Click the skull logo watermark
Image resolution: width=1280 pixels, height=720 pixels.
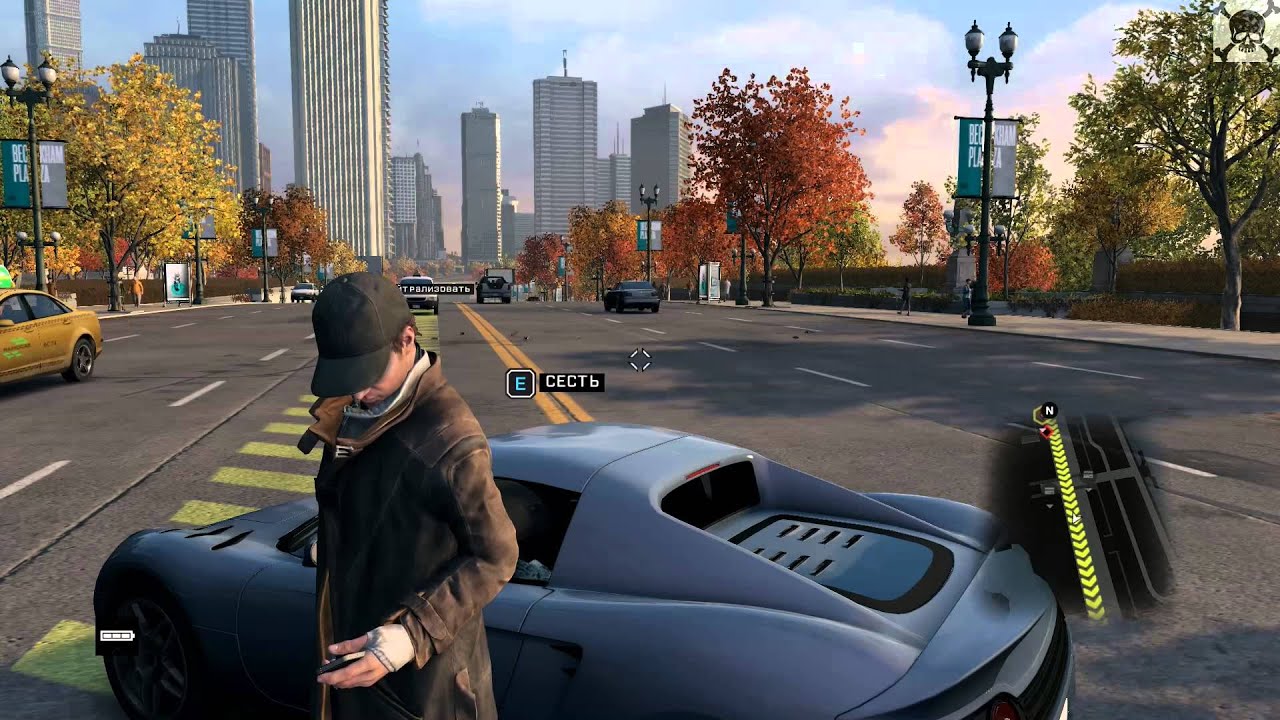[x=1243, y=32]
